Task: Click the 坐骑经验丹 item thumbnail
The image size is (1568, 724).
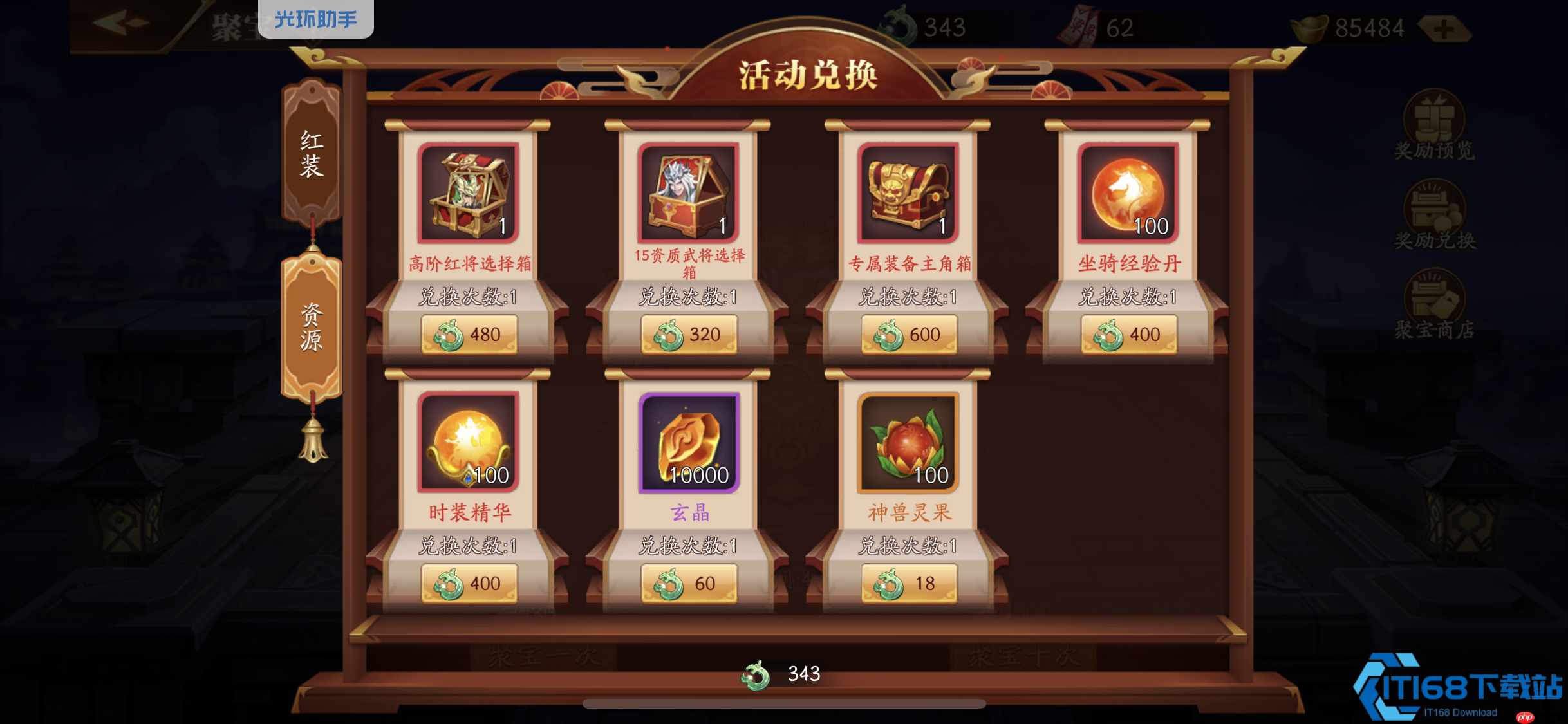Action: coord(1128,192)
